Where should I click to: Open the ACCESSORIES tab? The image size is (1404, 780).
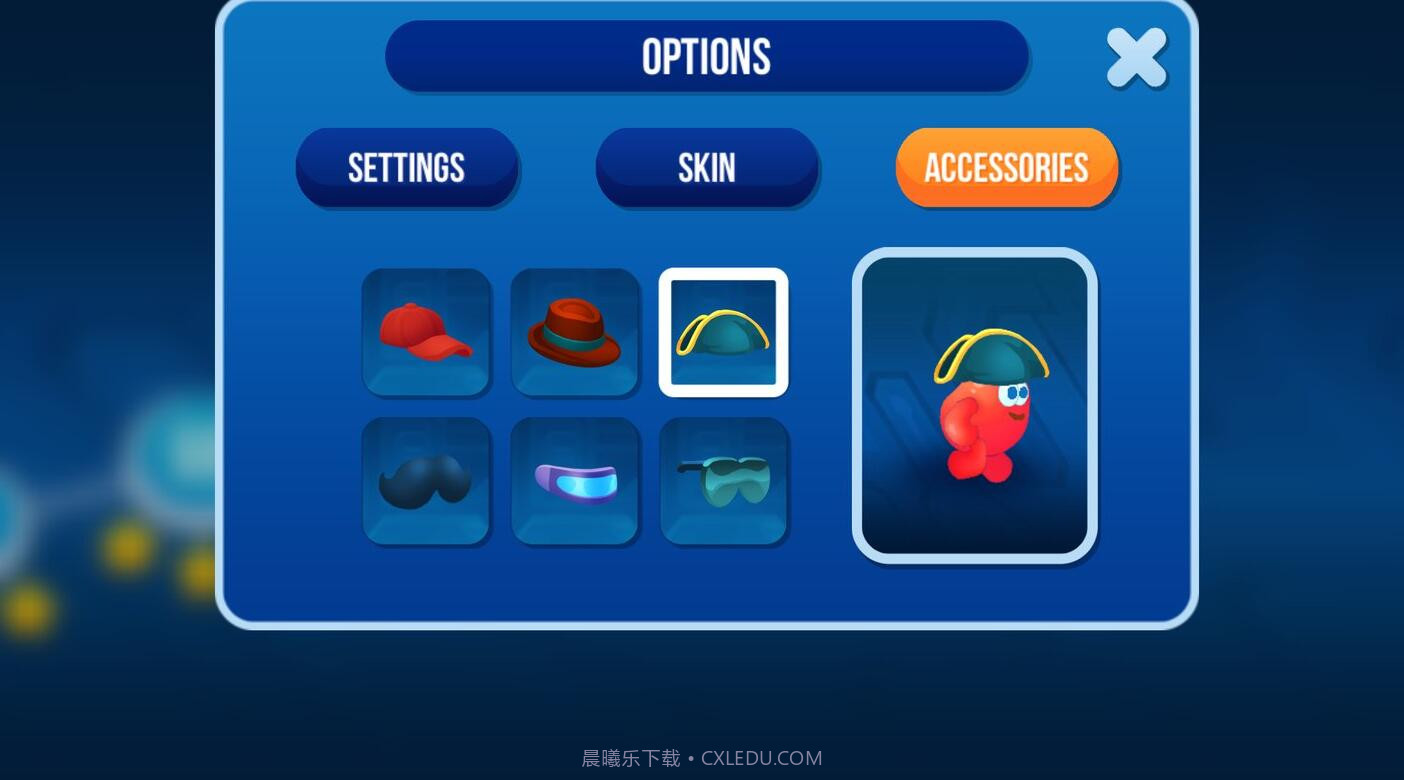[x=1006, y=167]
